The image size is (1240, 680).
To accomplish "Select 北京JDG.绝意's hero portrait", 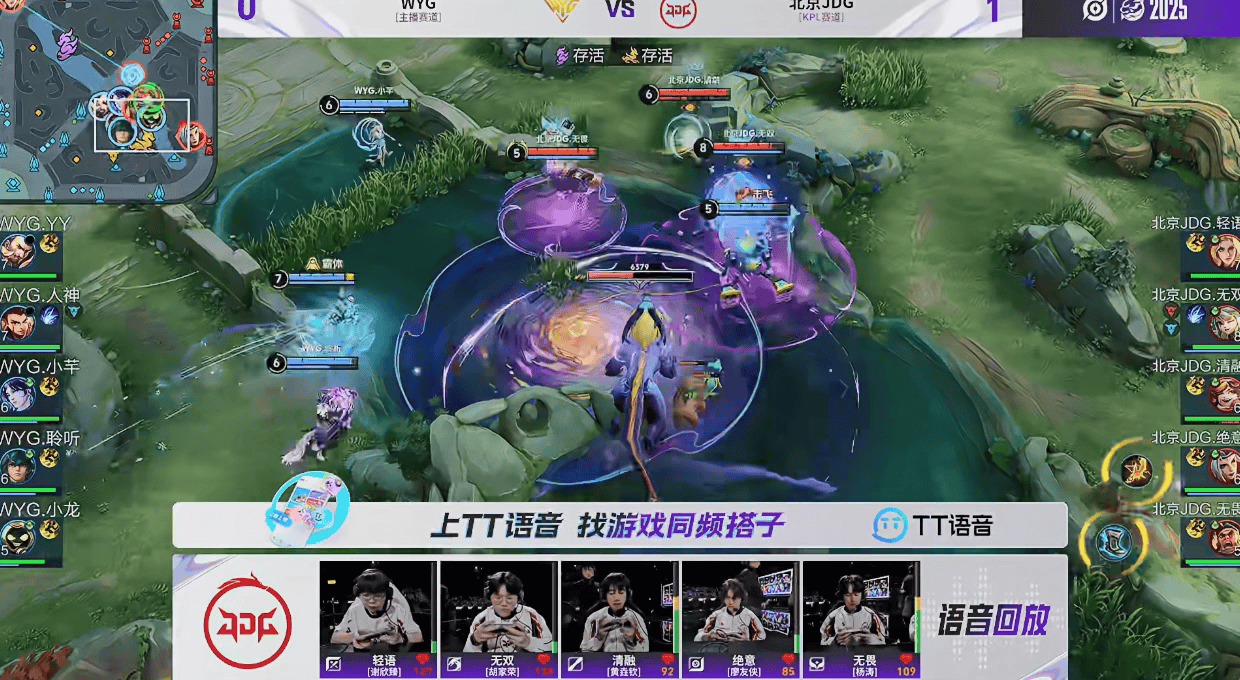I will point(1224,465).
